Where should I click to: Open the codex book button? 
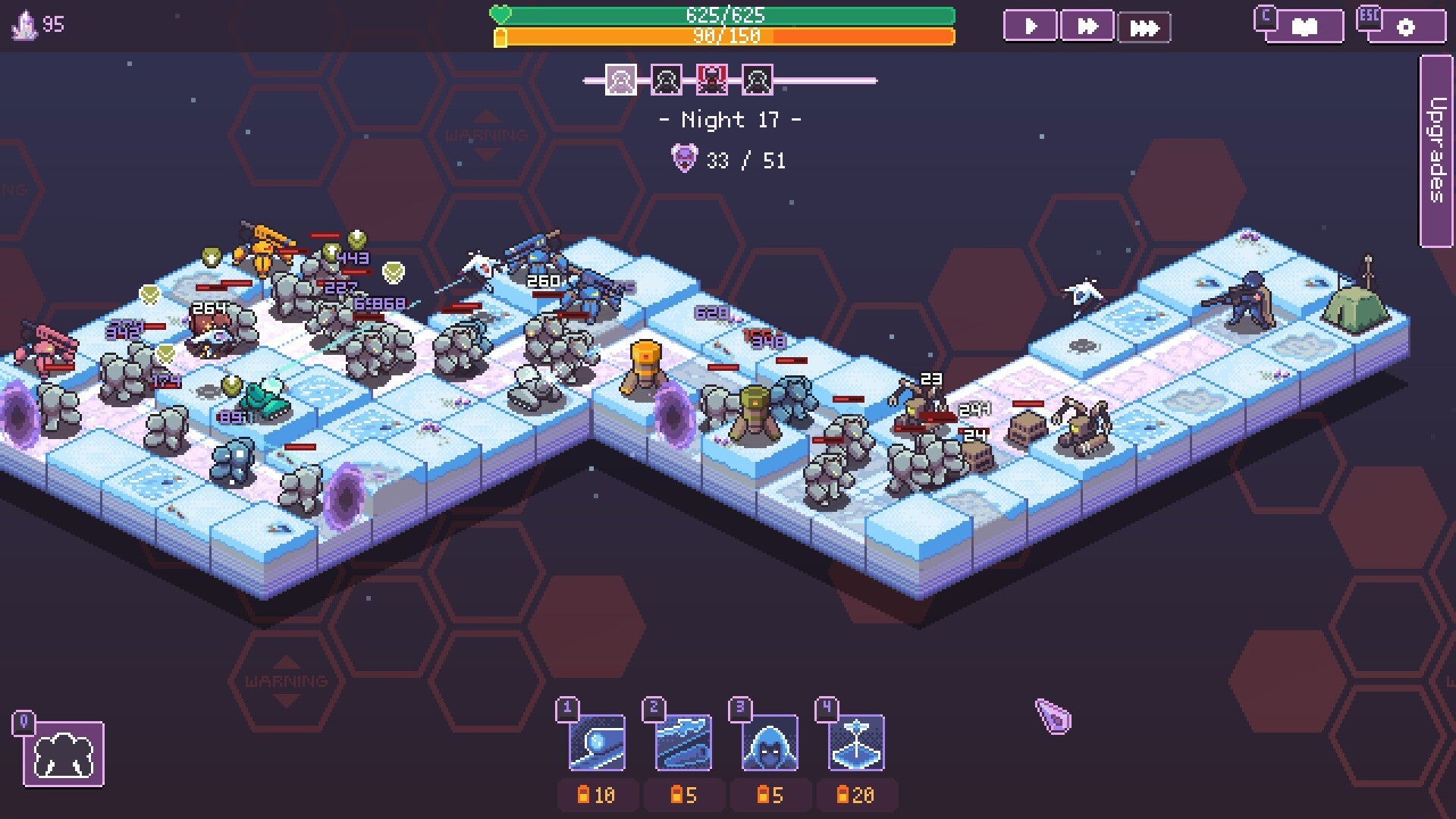1304,27
